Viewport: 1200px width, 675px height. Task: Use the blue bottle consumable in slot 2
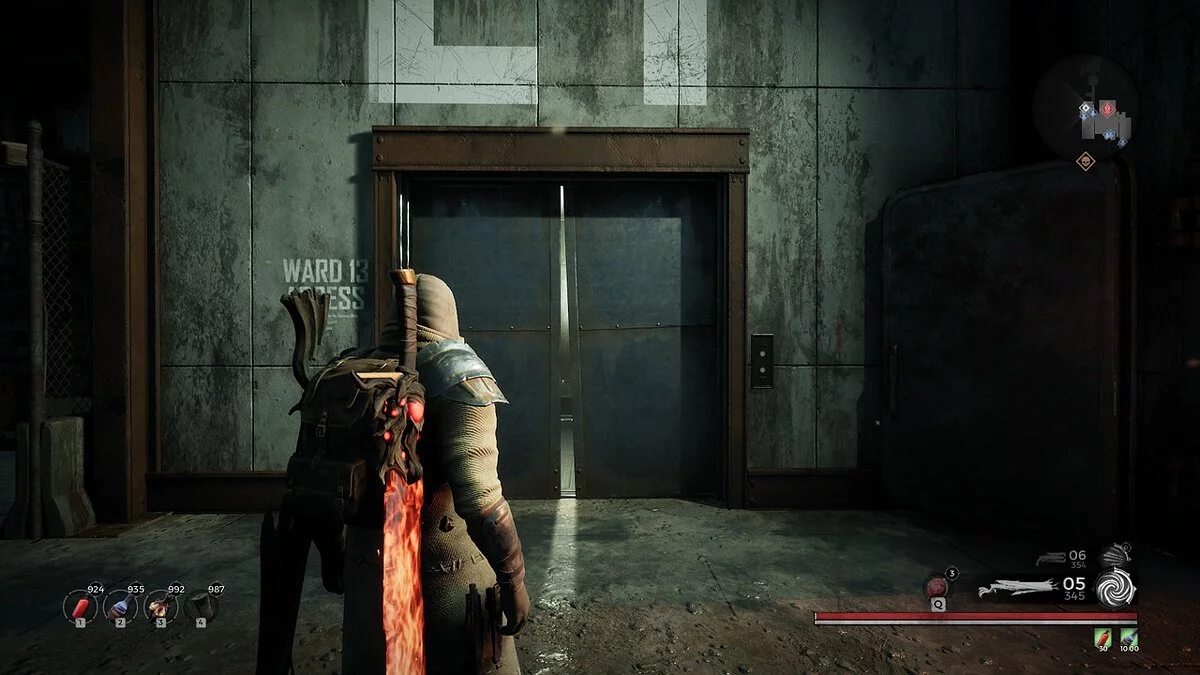click(x=120, y=606)
